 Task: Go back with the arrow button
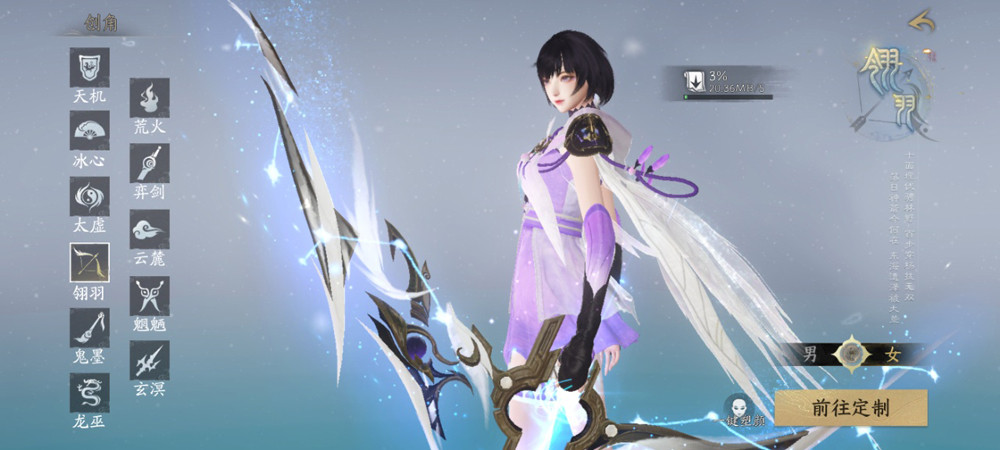click(921, 20)
